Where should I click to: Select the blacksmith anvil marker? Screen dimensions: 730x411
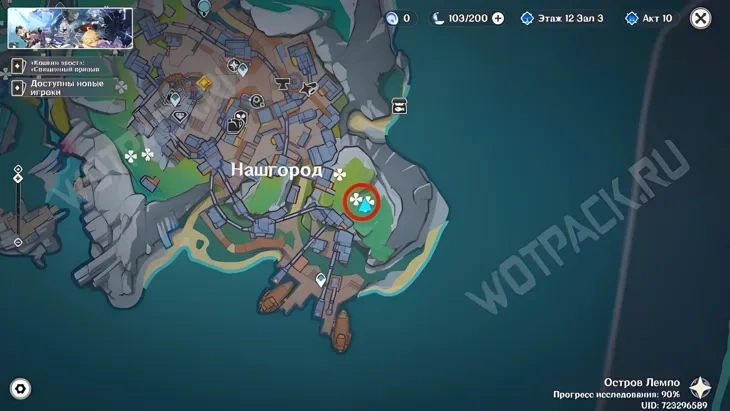pos(282,83)
